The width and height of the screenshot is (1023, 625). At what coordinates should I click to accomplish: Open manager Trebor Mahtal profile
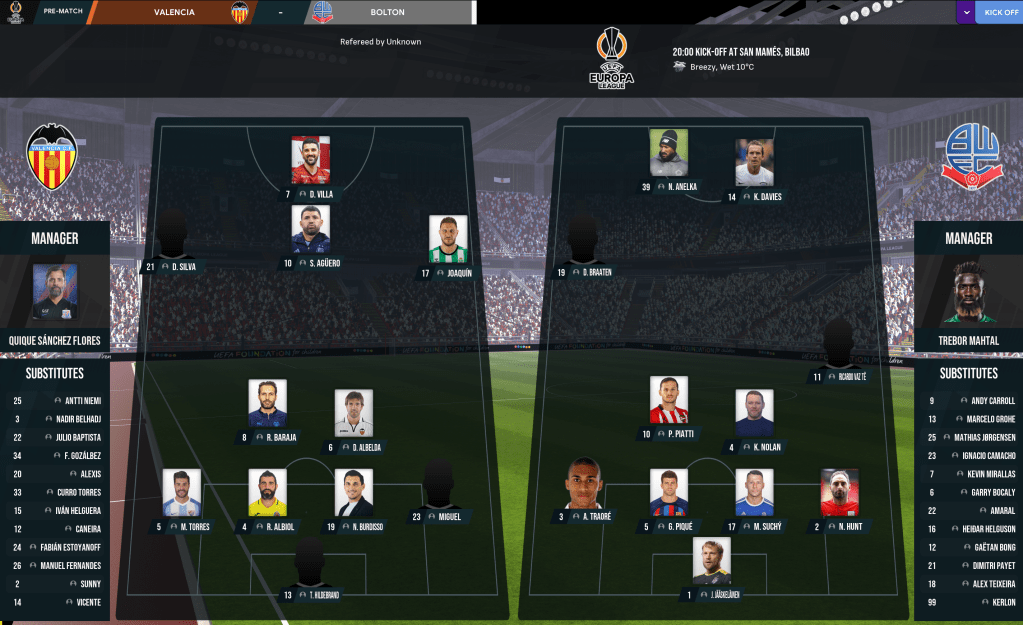click(968, 292)
